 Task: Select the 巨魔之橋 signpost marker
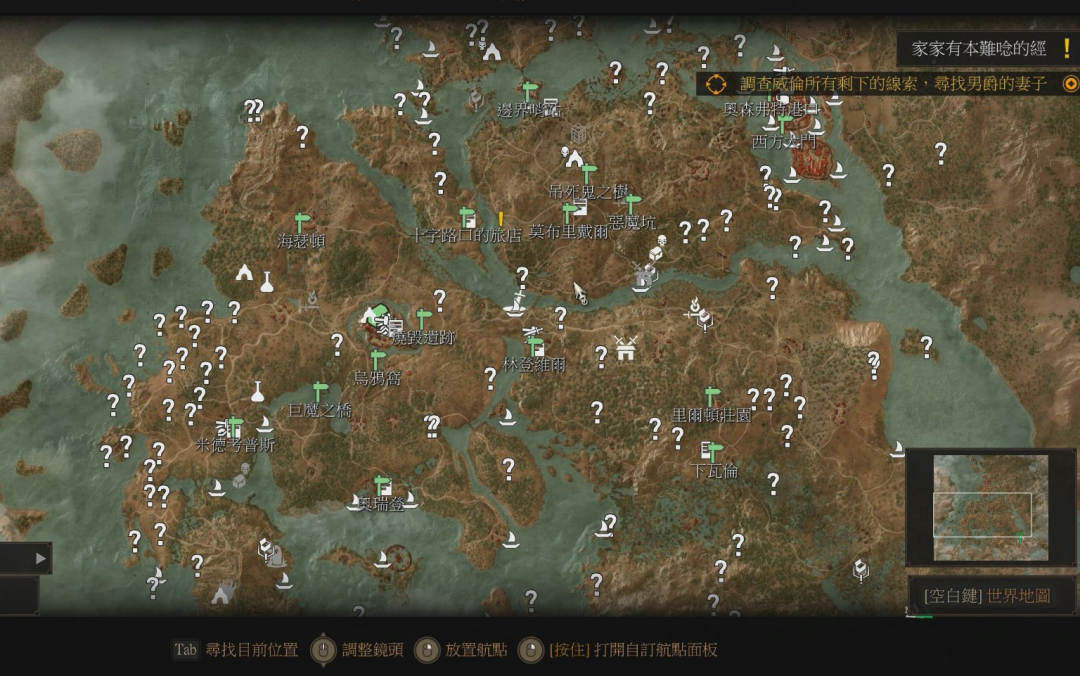click(x=320, y=391)
